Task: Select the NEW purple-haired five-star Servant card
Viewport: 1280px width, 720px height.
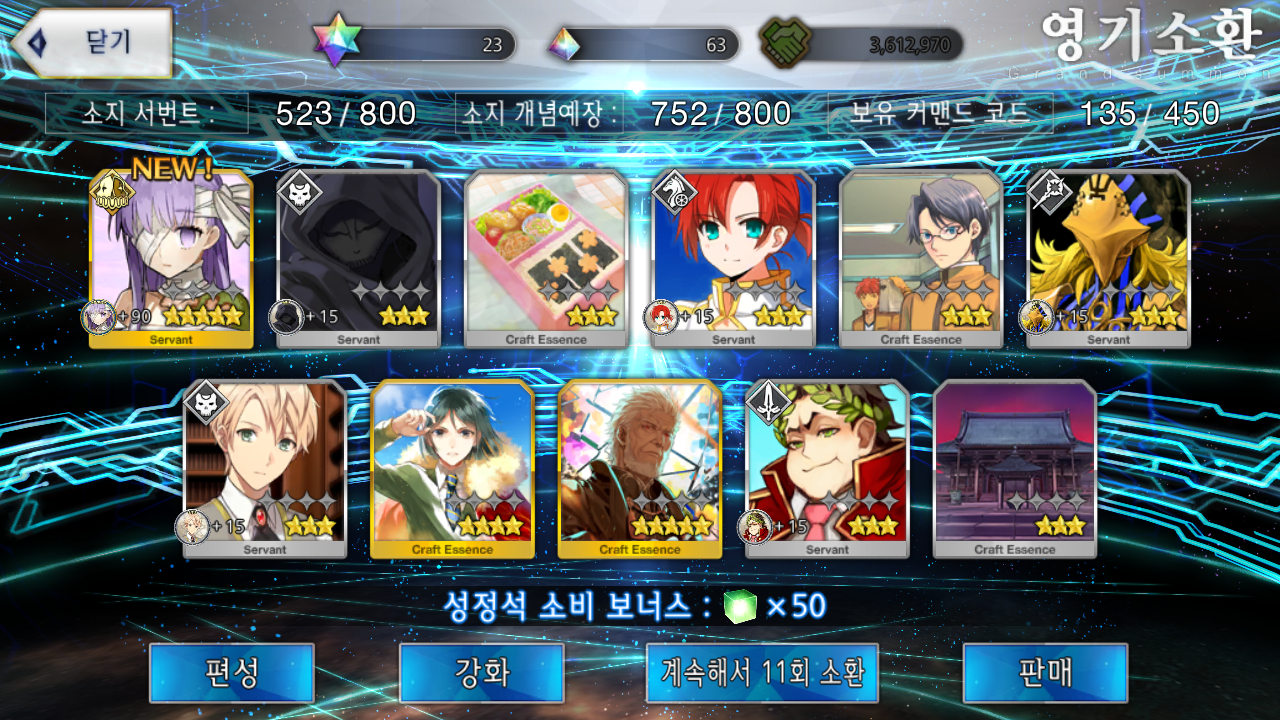Action: (x=171, y=259)
